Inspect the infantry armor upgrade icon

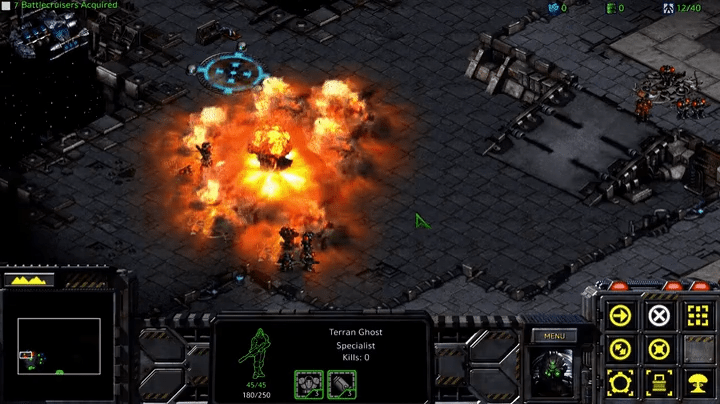(x=308, y=383)
